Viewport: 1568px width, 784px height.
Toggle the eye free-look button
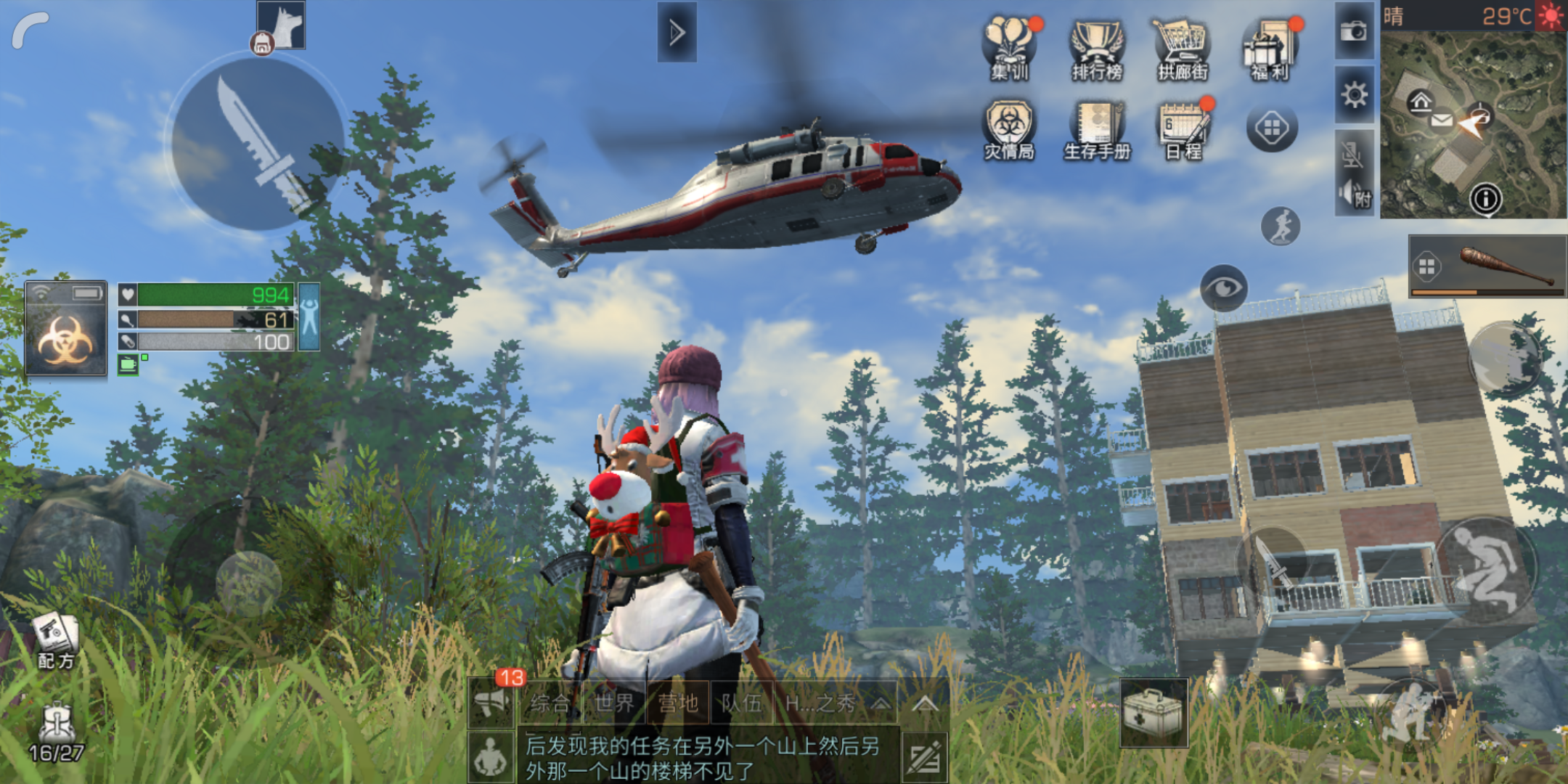[1224, 288]
